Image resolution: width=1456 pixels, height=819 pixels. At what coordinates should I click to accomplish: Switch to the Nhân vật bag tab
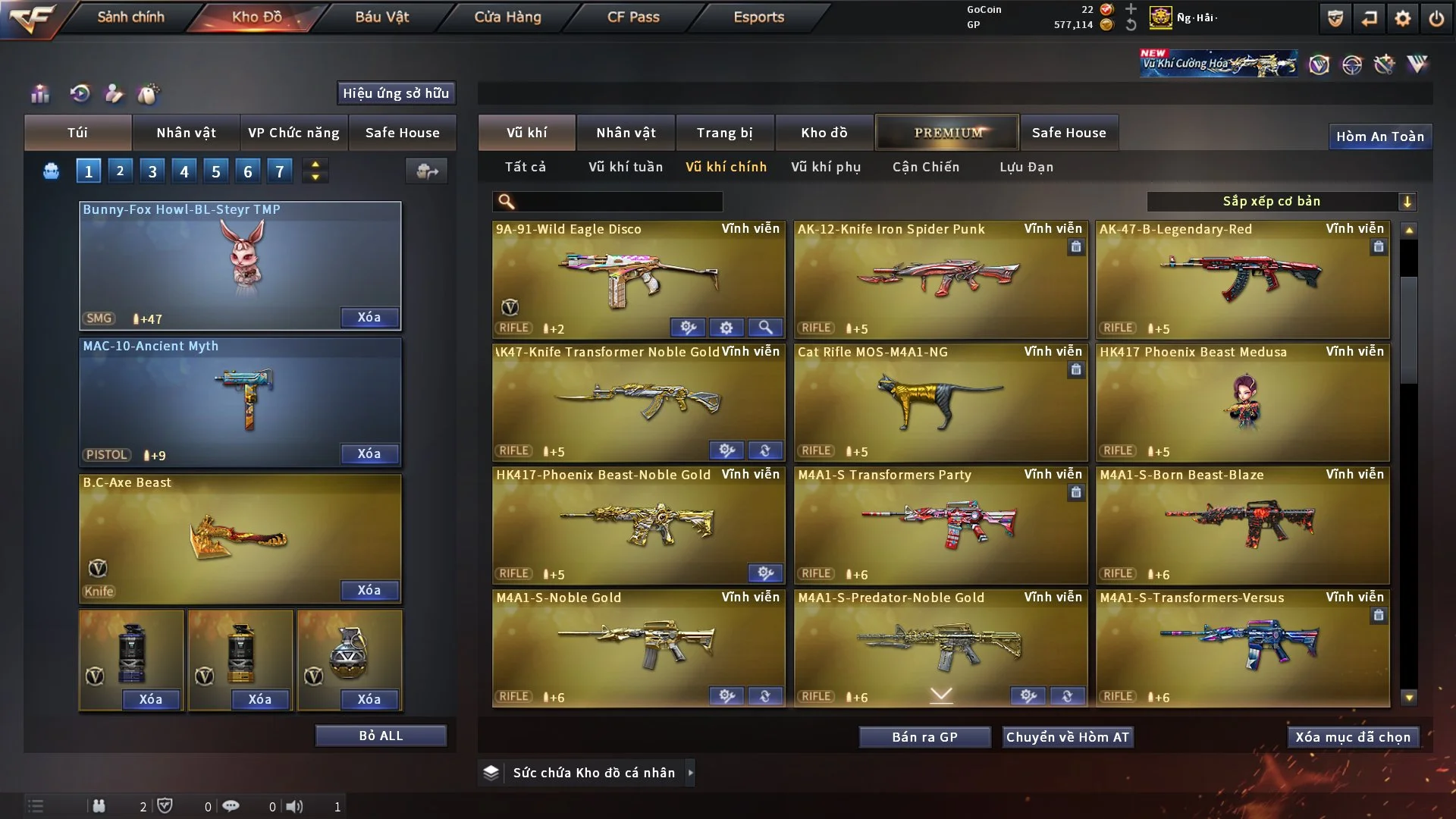(x=186, y=133)
